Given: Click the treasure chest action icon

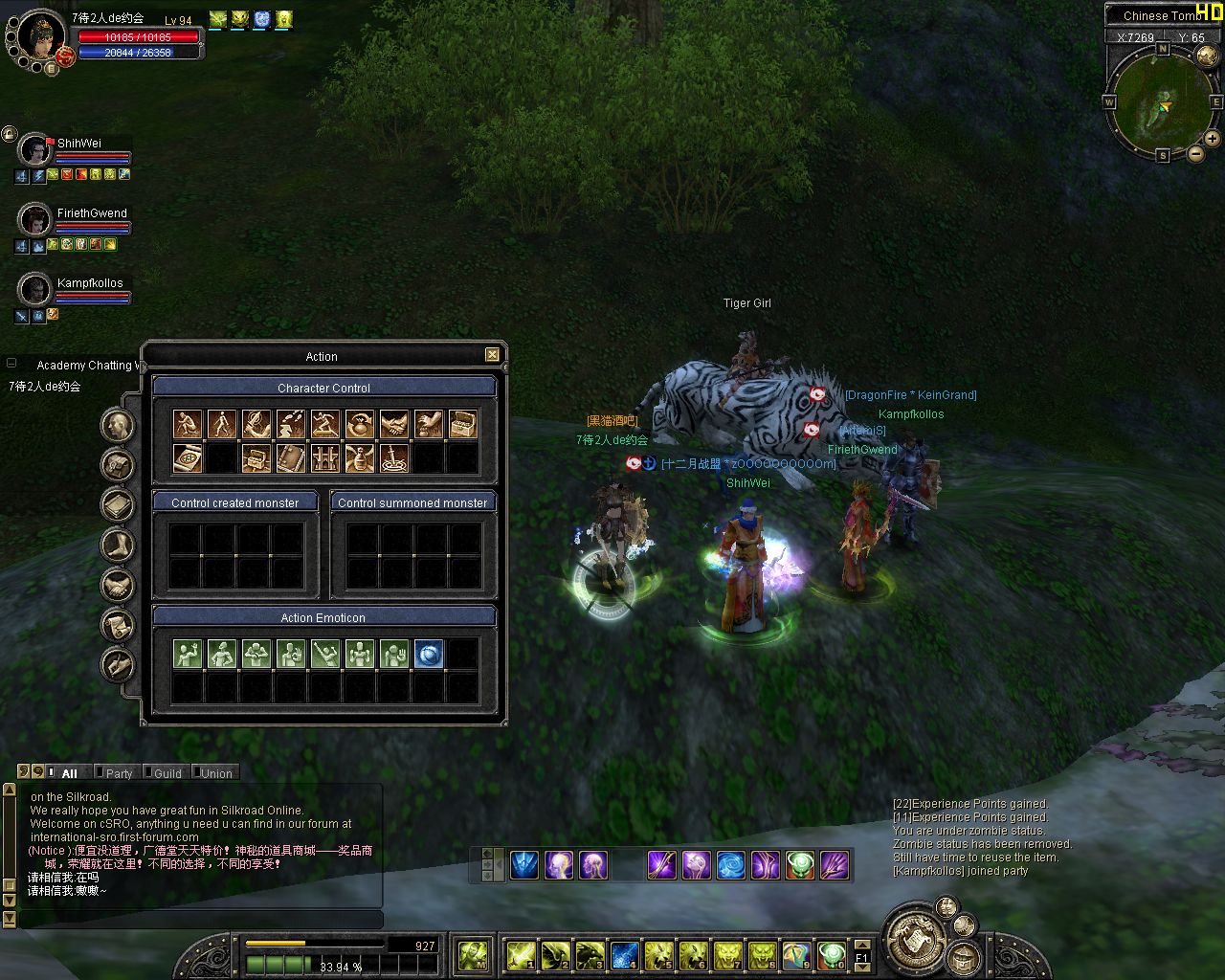Looking at the screenshot, I should click(x=463, y=424).
